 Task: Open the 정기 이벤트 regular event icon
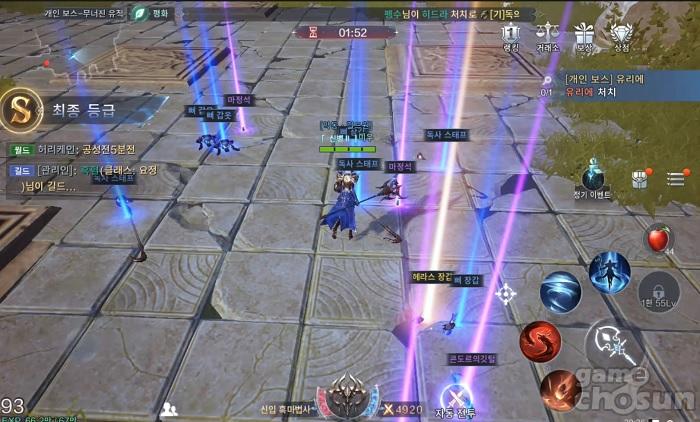(x=594, y=177)
